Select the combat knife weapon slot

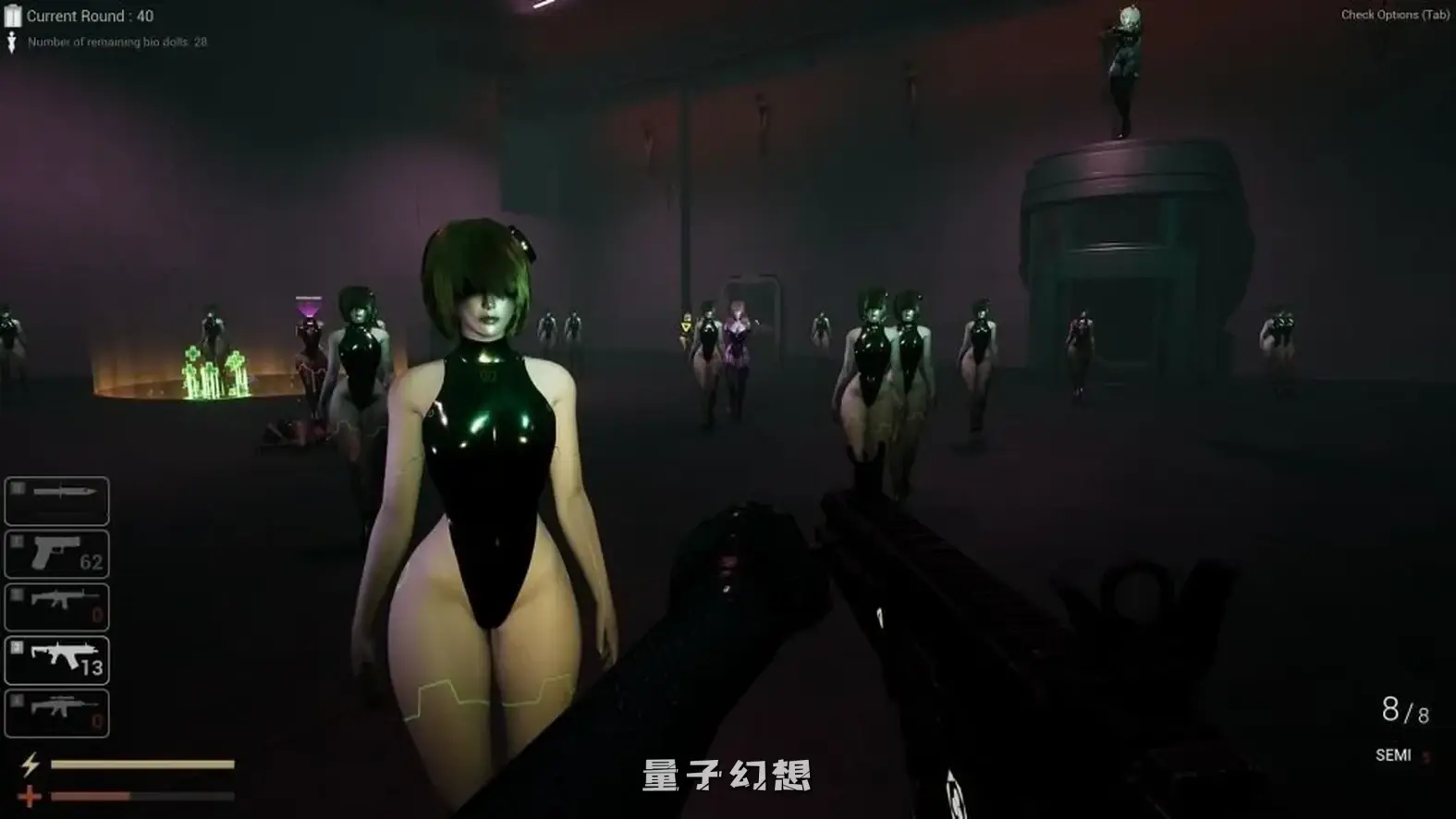pyautogui.click(x=55, y=500)
